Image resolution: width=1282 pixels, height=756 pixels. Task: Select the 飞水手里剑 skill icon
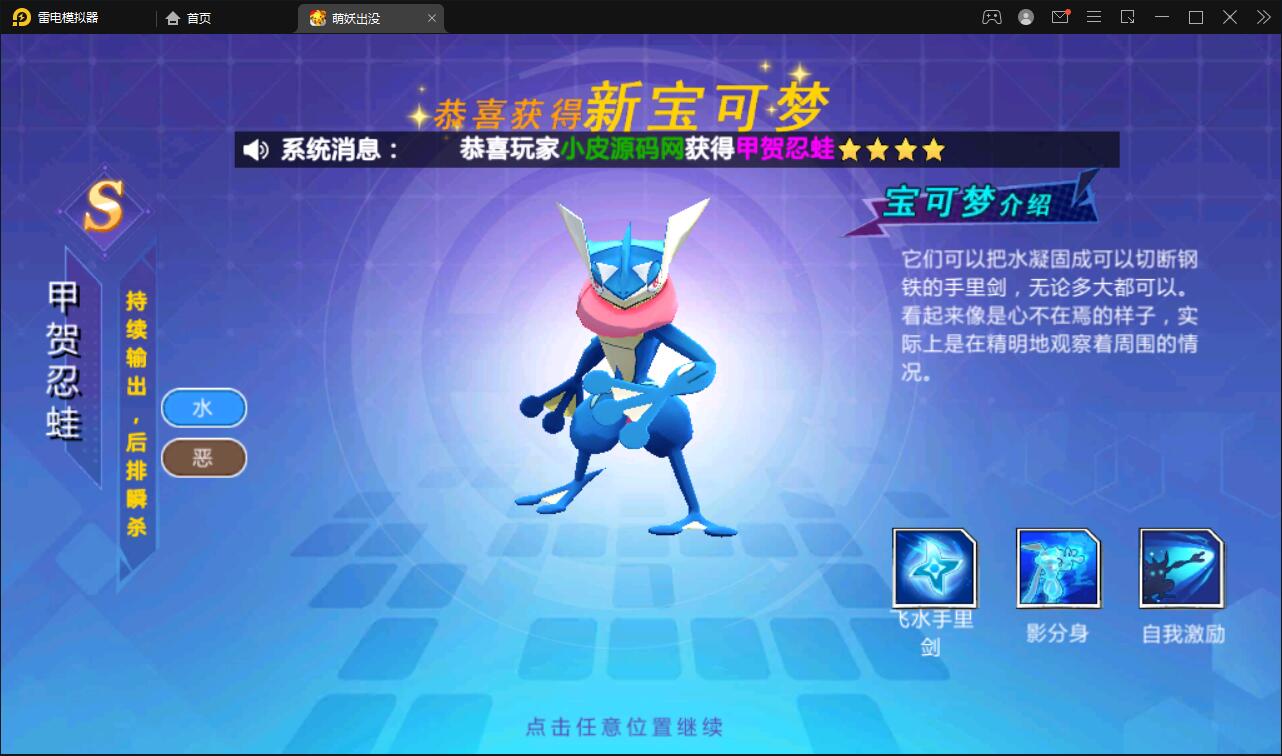click(x=935, y=567)
